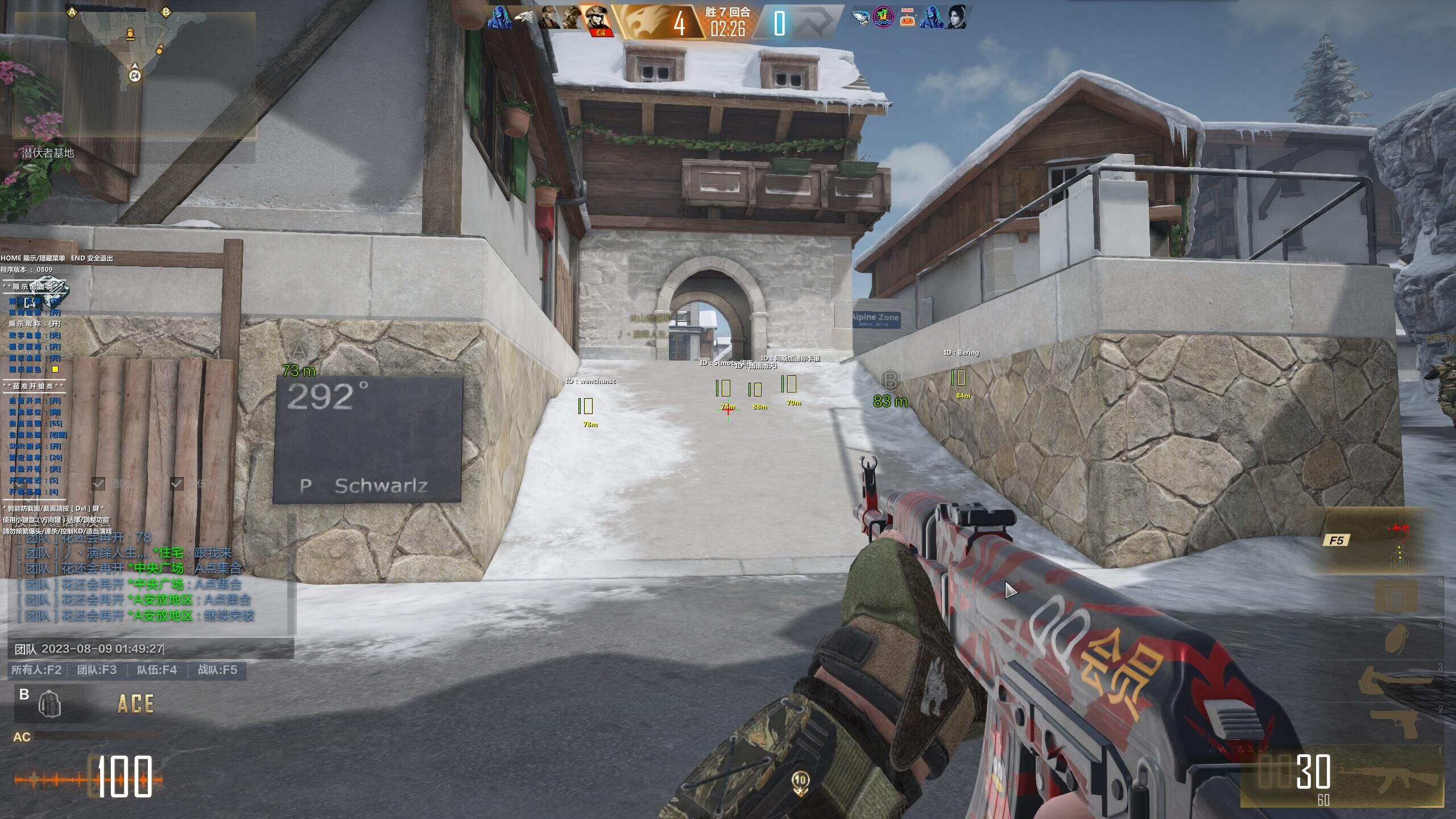Choose the 战队 (Clan) chat channel
The height and width of the screenshot is (819, 1456).
[x=217, y=670]
